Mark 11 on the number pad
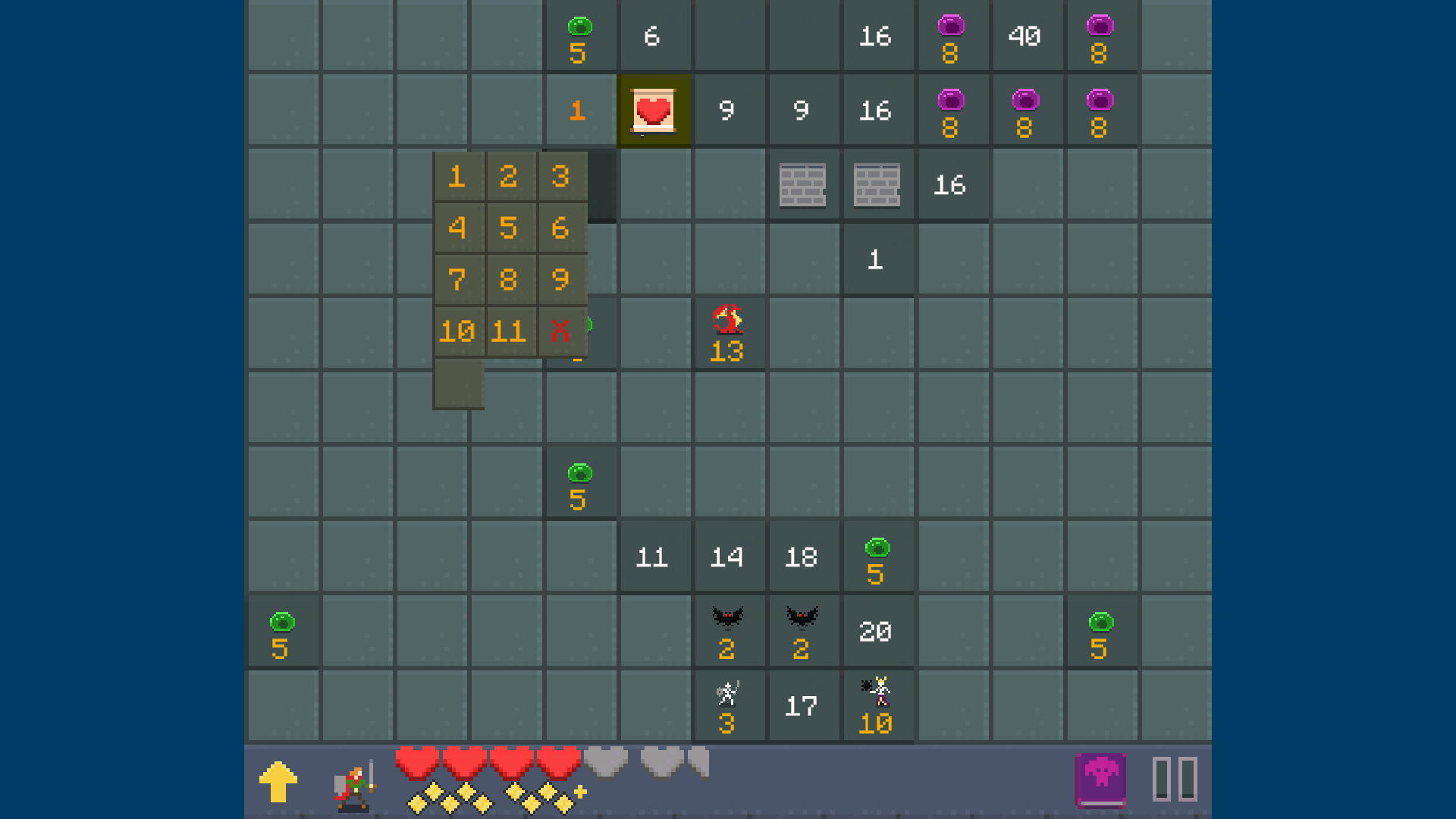Image resolution: width=1456 pixels, height=819 pixels. 509,330
